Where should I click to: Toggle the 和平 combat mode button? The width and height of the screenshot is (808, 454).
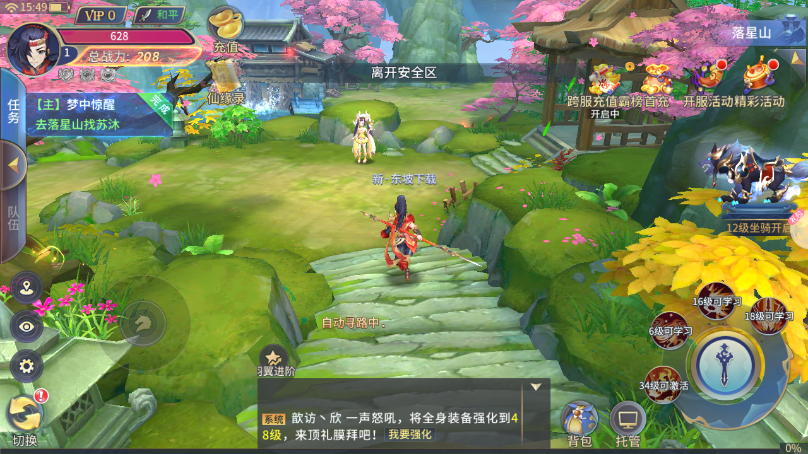[158, 15]
